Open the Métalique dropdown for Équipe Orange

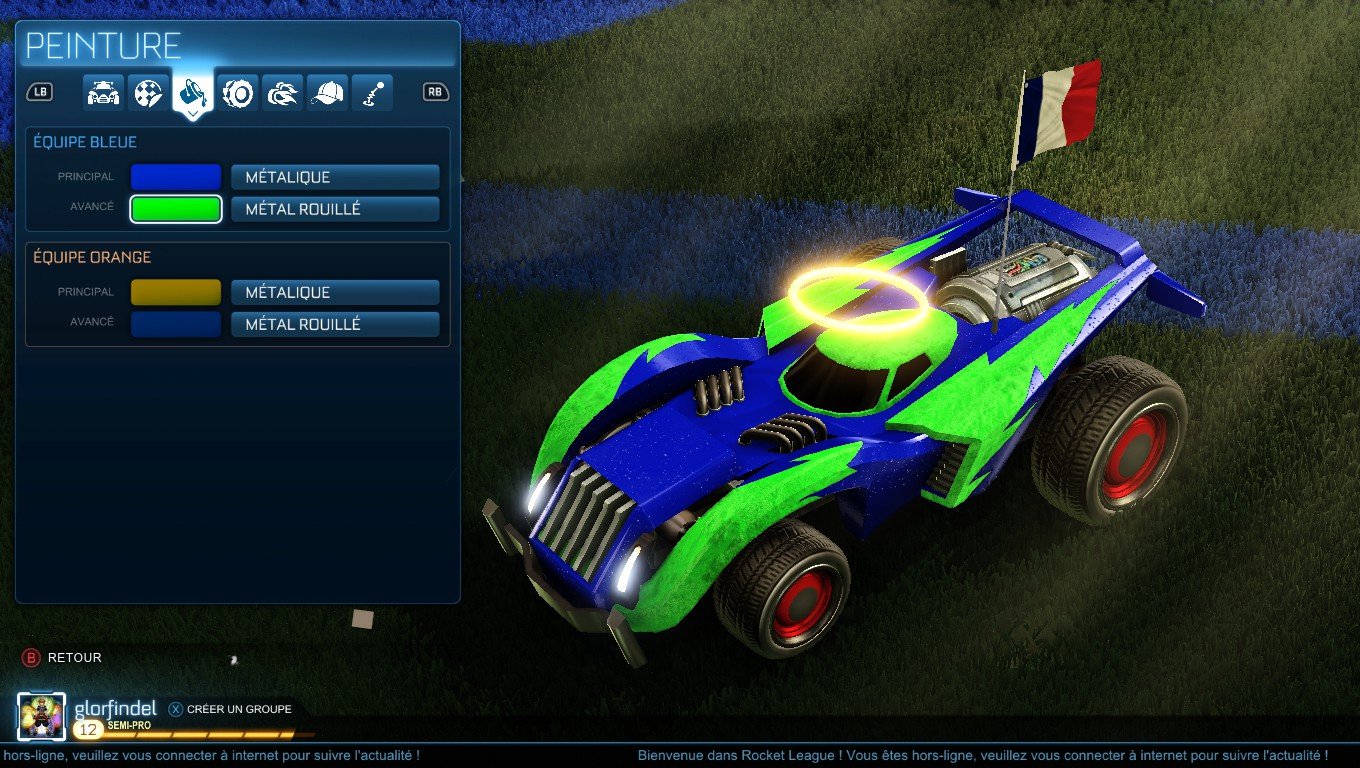335,292
